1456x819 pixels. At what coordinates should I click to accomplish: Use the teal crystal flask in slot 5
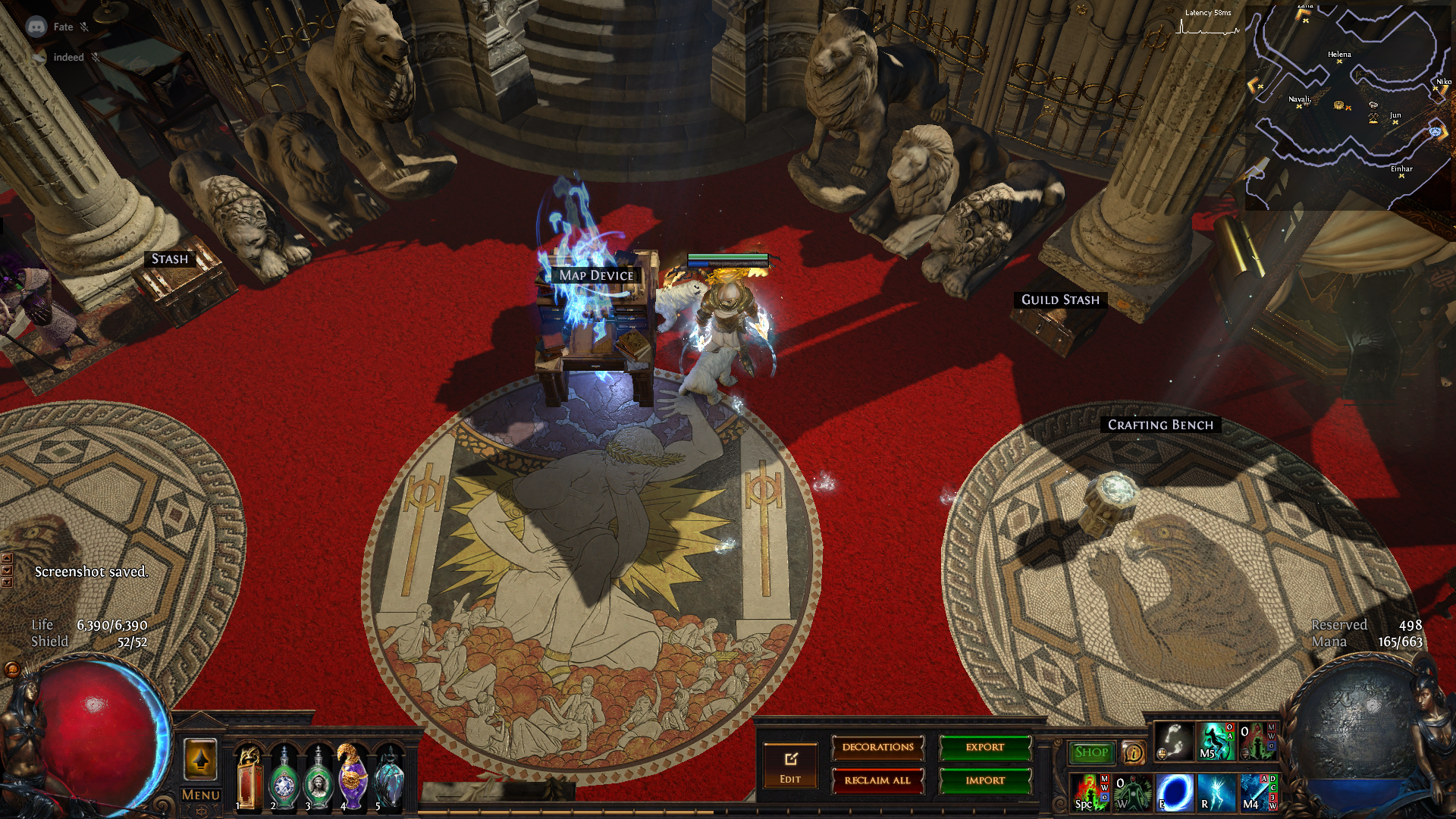[x=389, y=777]
